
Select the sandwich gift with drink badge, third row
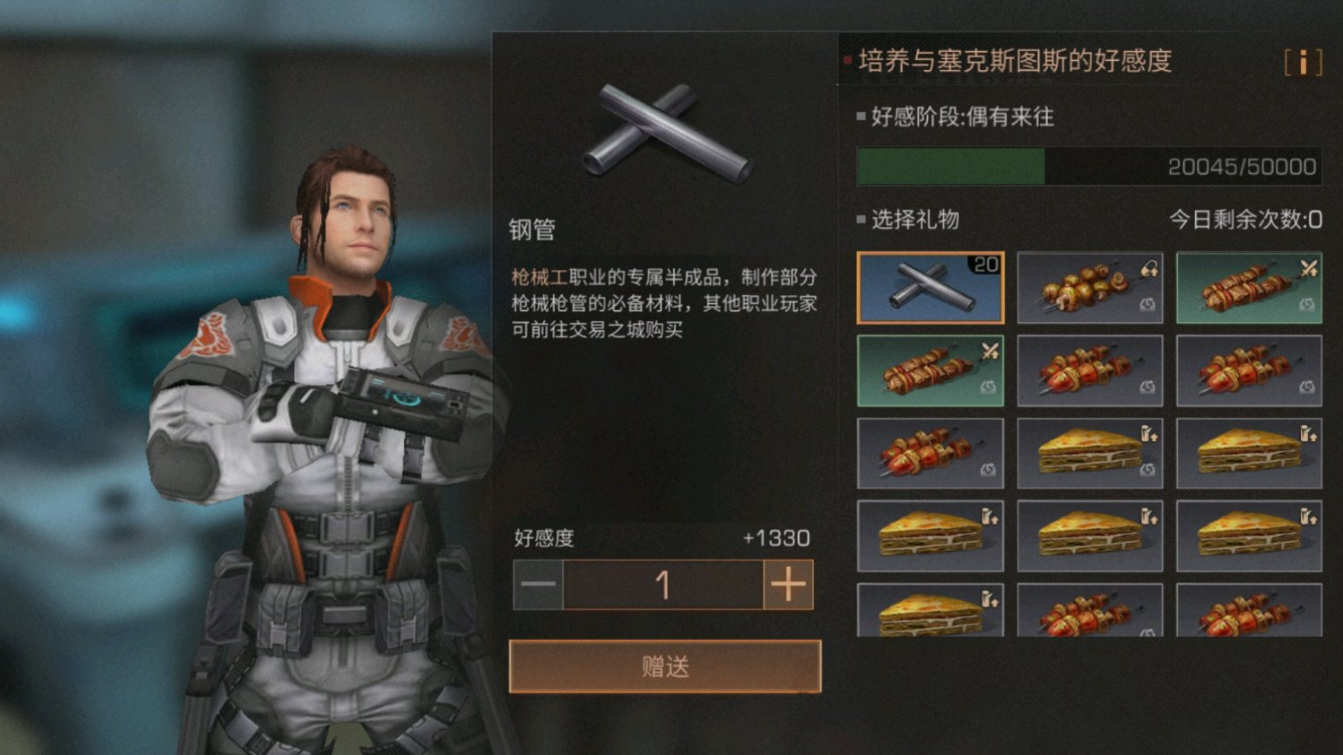coord(1248,453)
